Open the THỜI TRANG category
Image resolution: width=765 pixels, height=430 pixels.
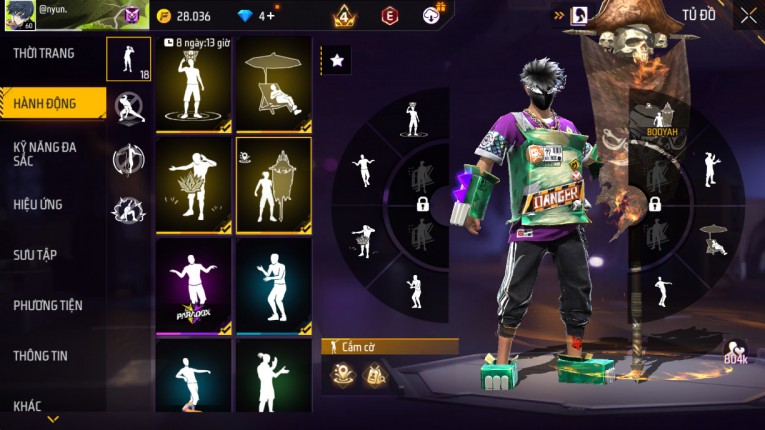click(x=44, y=53)
